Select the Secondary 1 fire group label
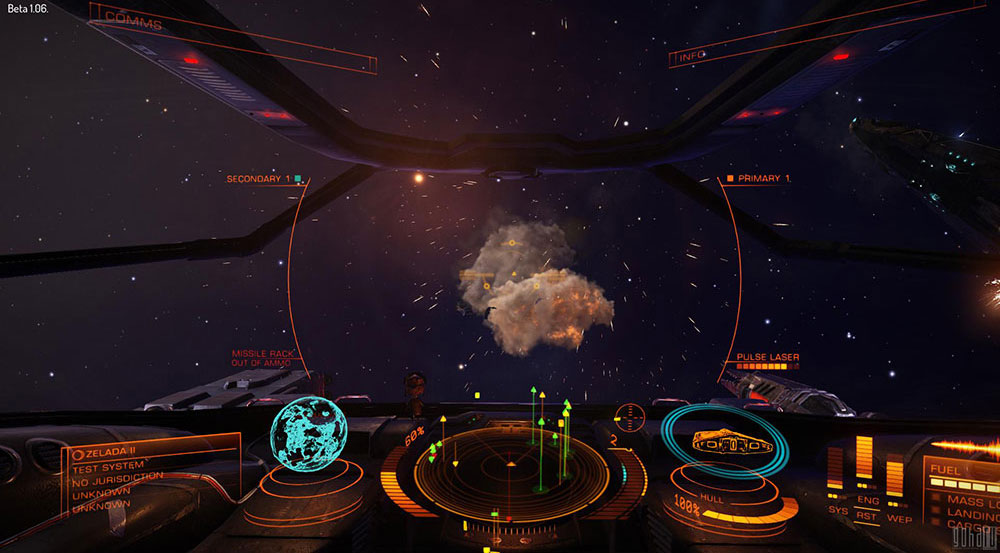 point(258,179)
